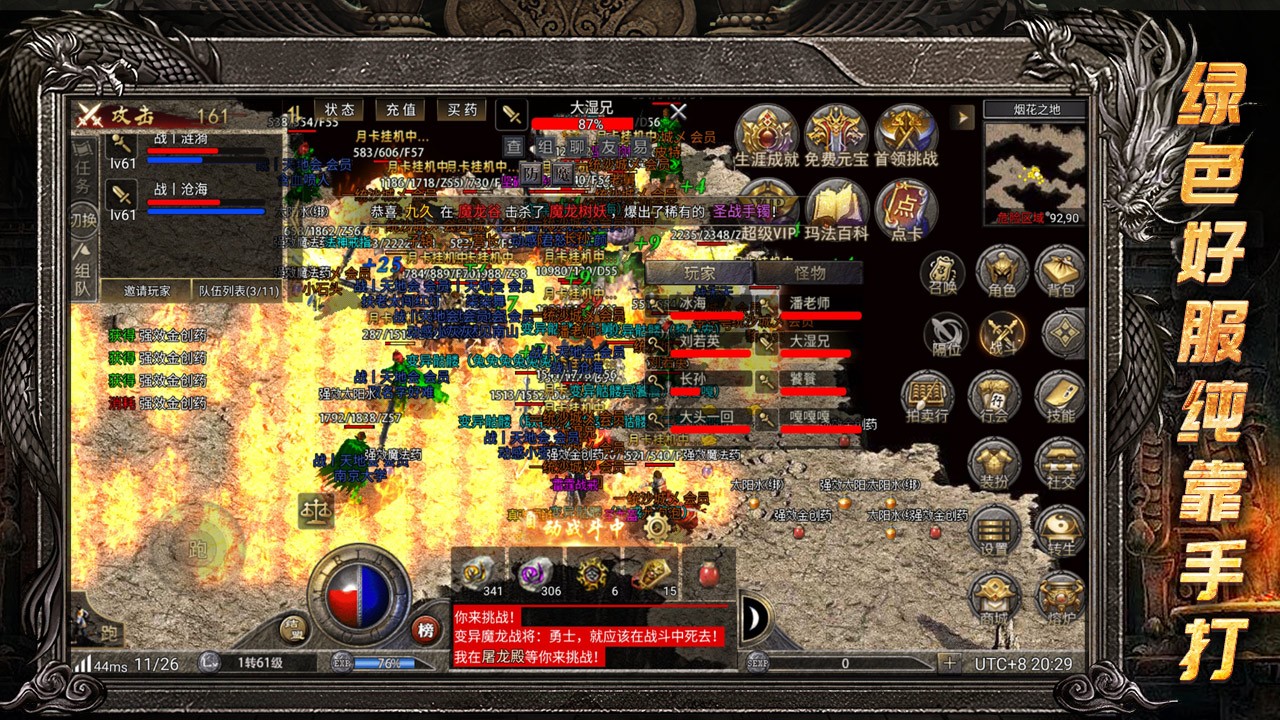Toggle day/night with the moon icon
This screenshot has width=1280, height=720.
pyautogui.click(x=753, y=617)
